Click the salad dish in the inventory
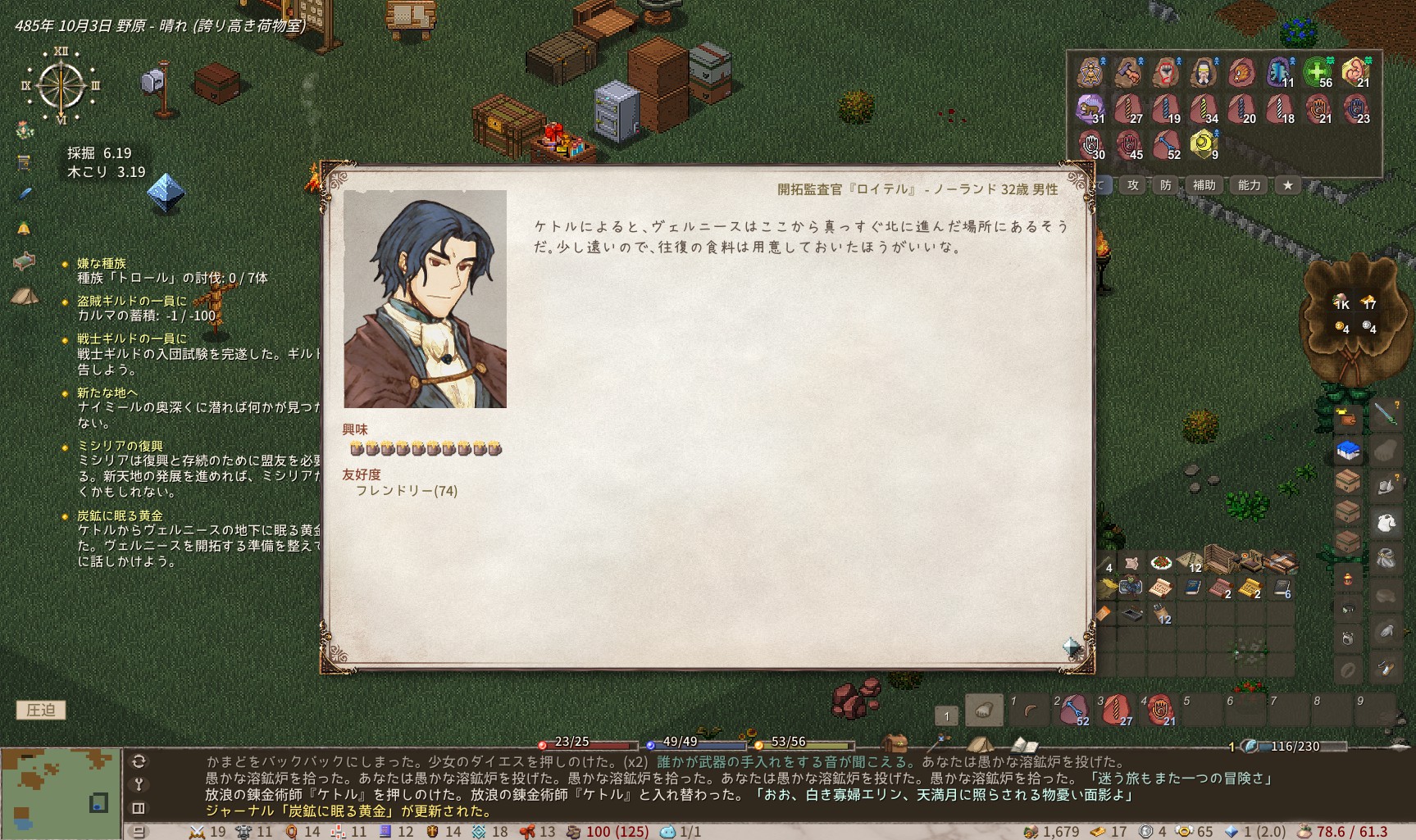Viewport: 1416px width, 840px height. point(1160,563)
